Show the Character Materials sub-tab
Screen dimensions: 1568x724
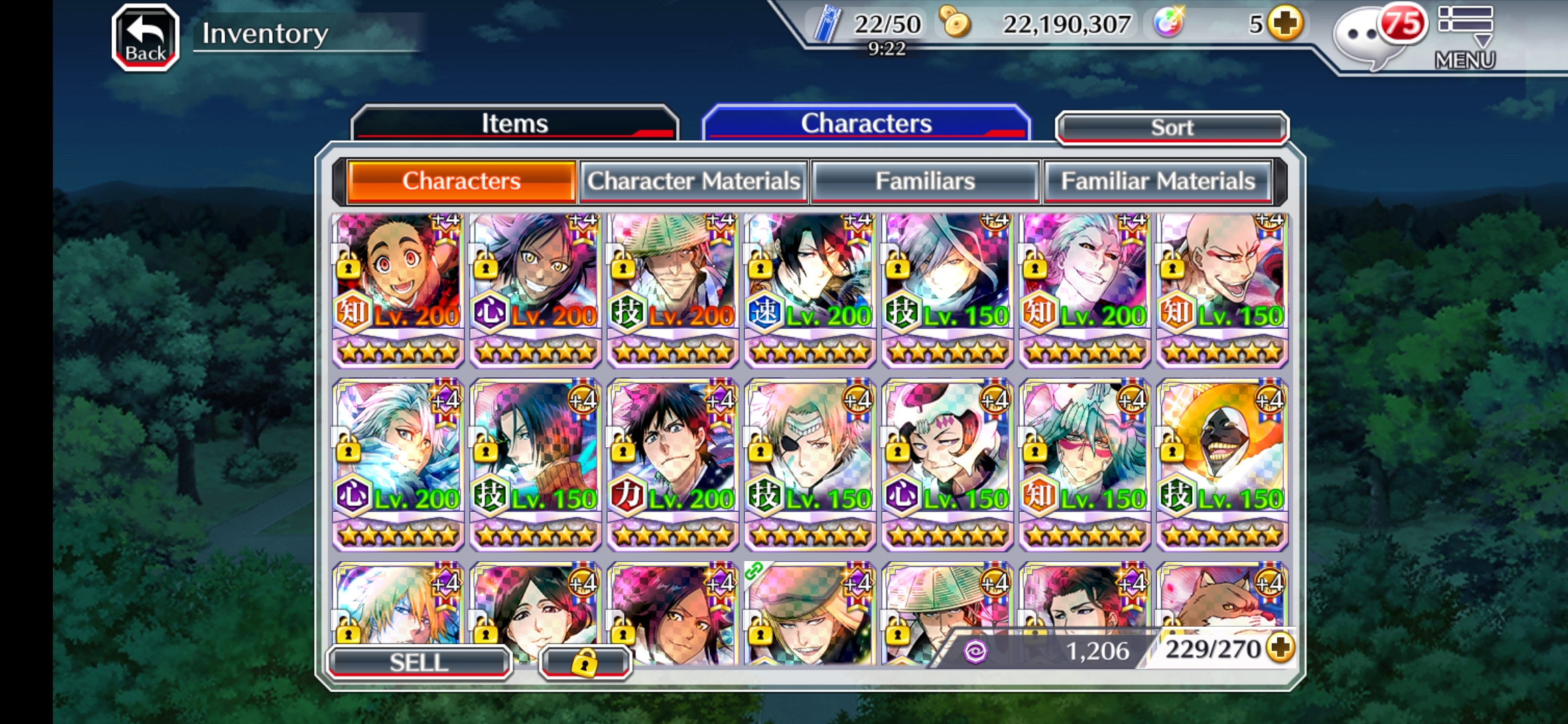pyautogui.click(x=694, y=181)
